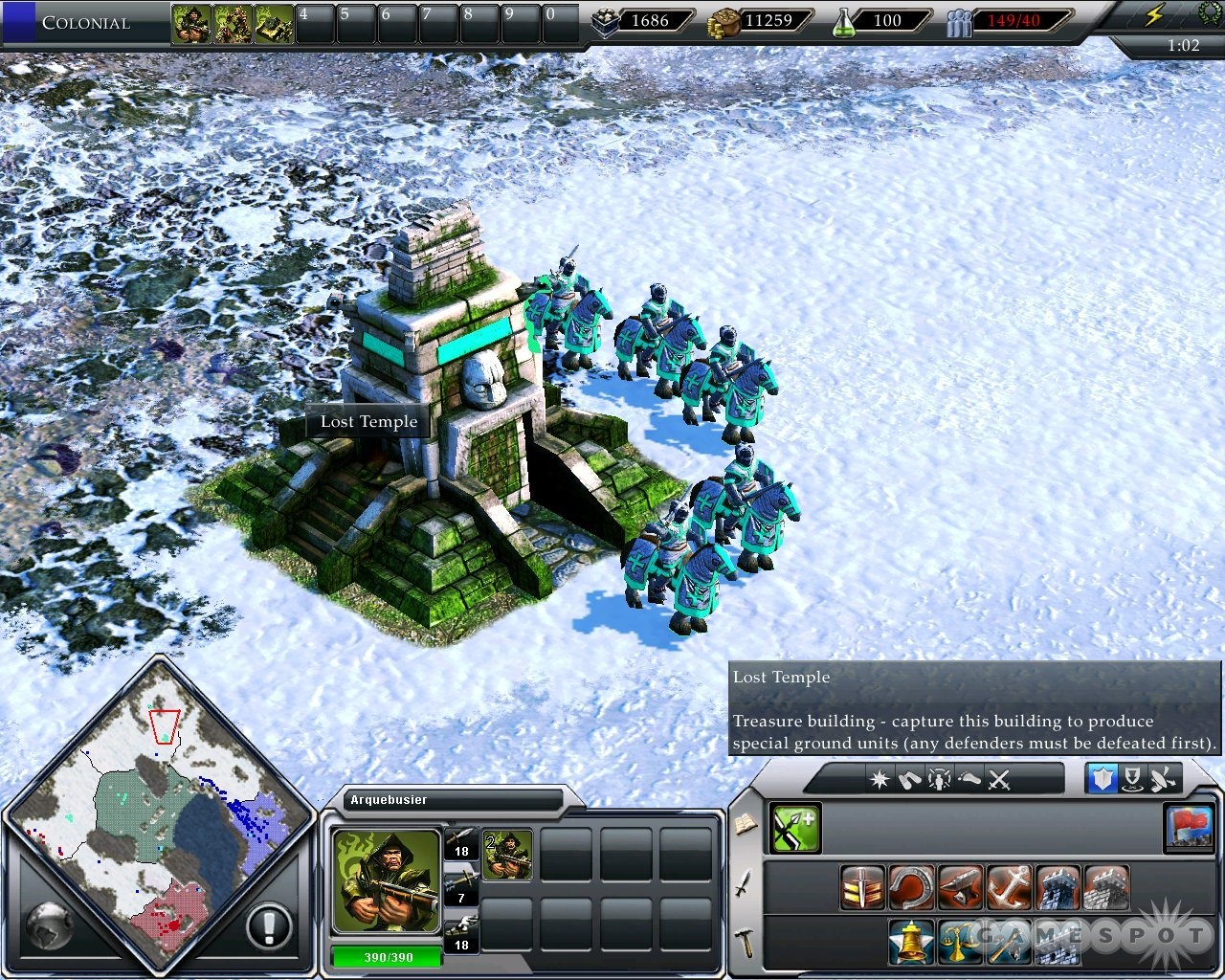The height and width of the screenshot is (980, 1225).
Task: Select the sword icon on the left panel edge
Action: tap(745, 884)
